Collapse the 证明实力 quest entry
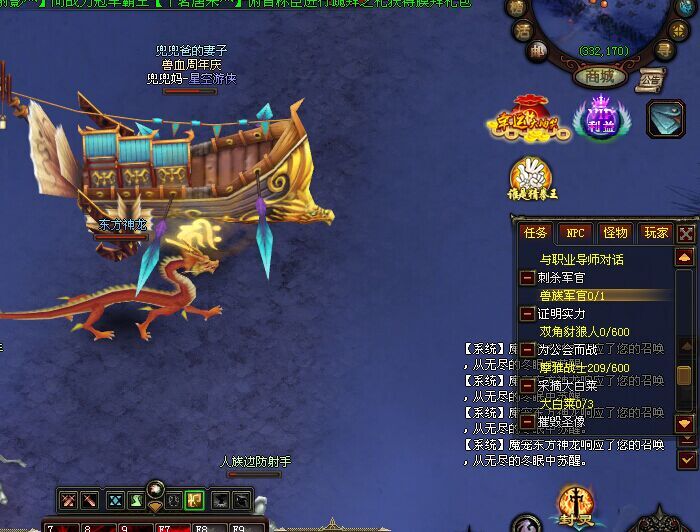Screen dimensions: 700x532 (527, 314)
